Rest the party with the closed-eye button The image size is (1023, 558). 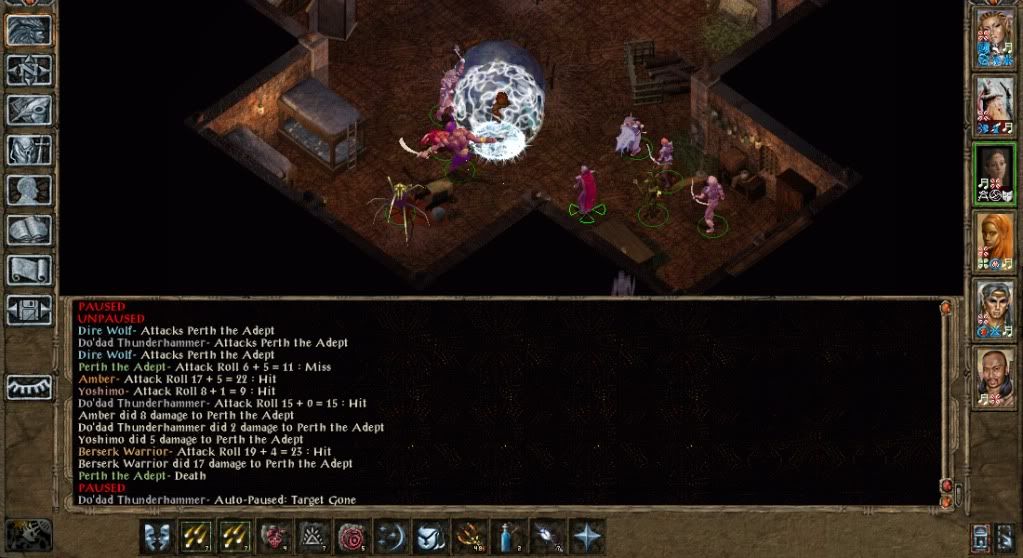point(30,387)
